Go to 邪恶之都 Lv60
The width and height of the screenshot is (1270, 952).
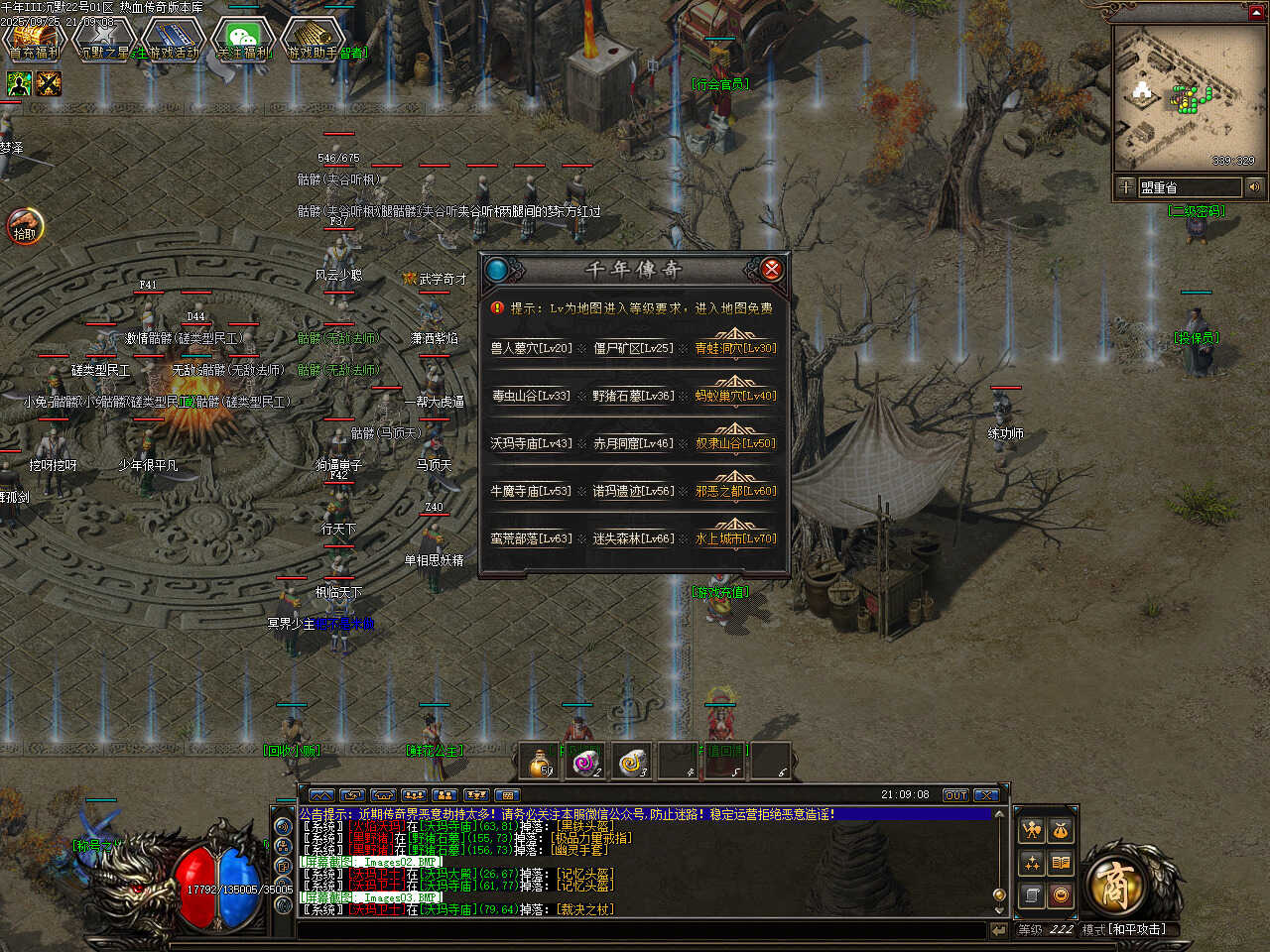coord(735,492)
